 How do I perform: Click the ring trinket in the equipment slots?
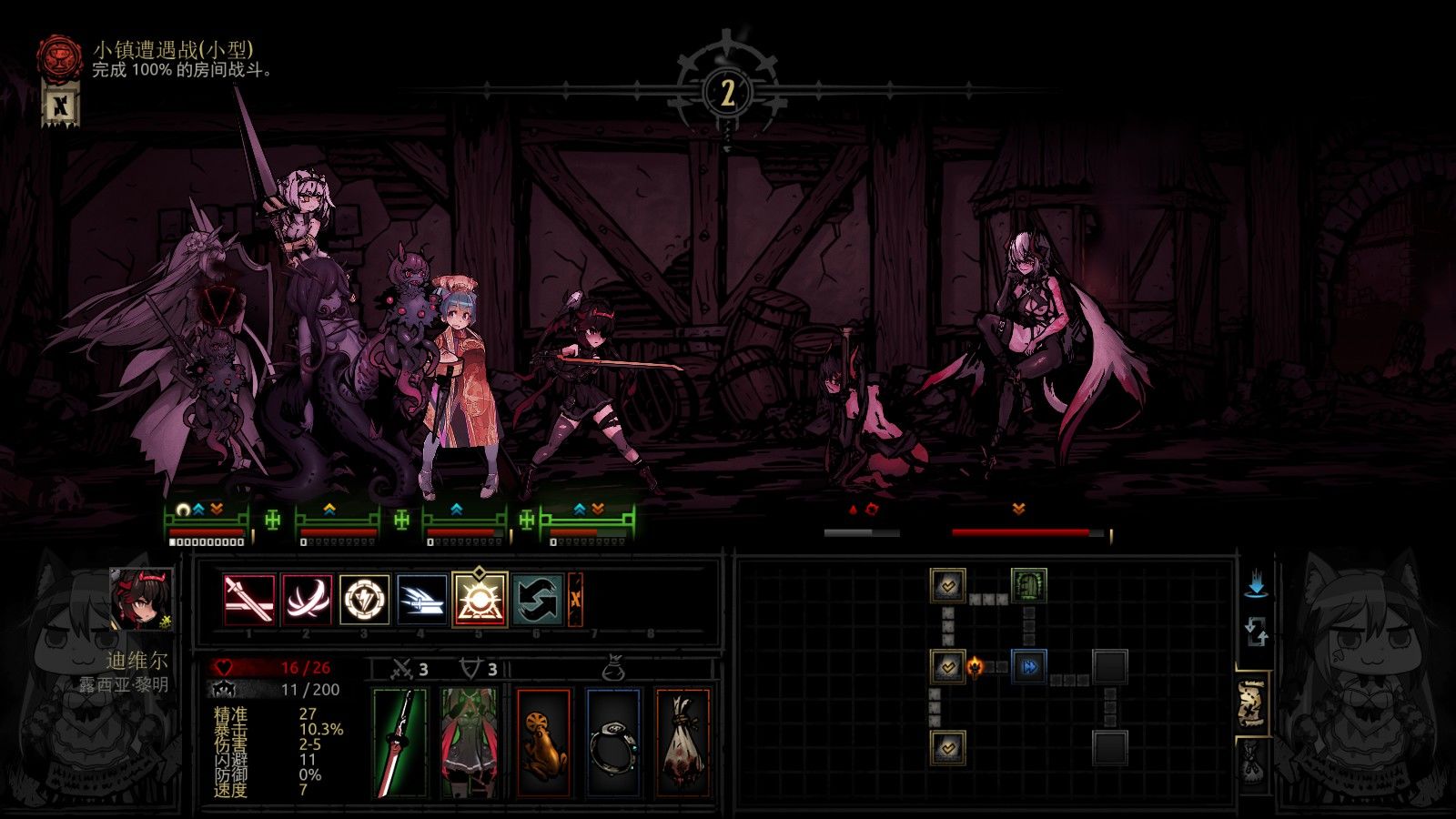point(614,742)
